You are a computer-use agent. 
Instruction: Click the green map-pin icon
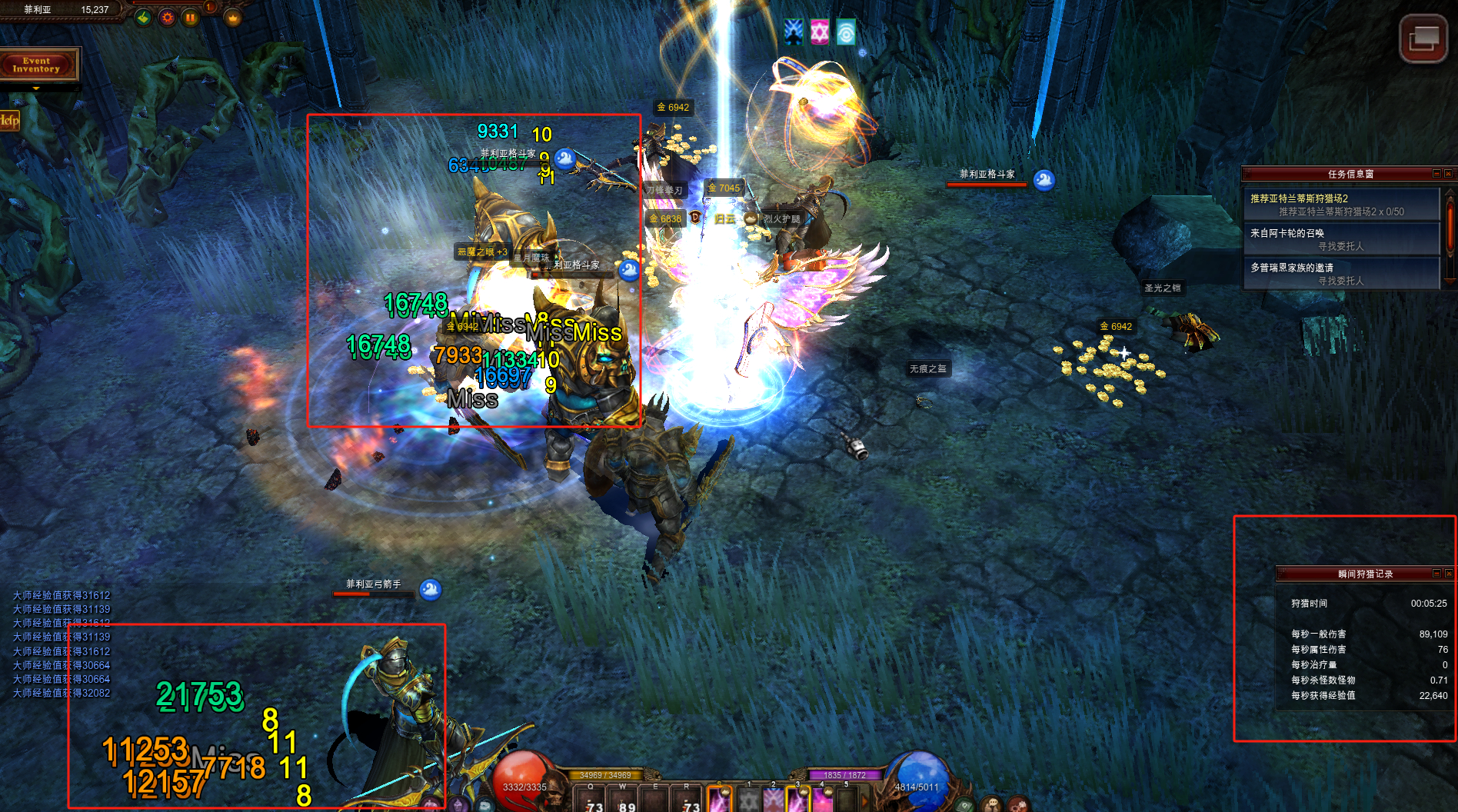pos(143,17)
